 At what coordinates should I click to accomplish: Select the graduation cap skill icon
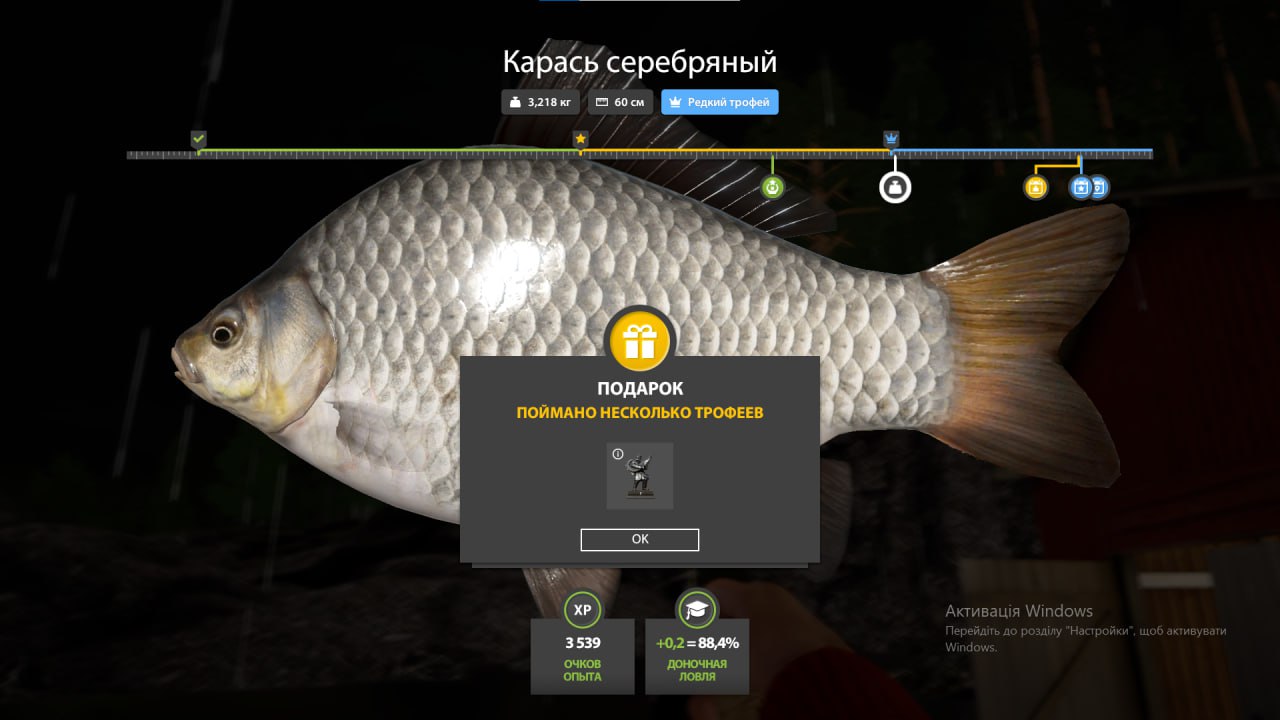(697, 610)
